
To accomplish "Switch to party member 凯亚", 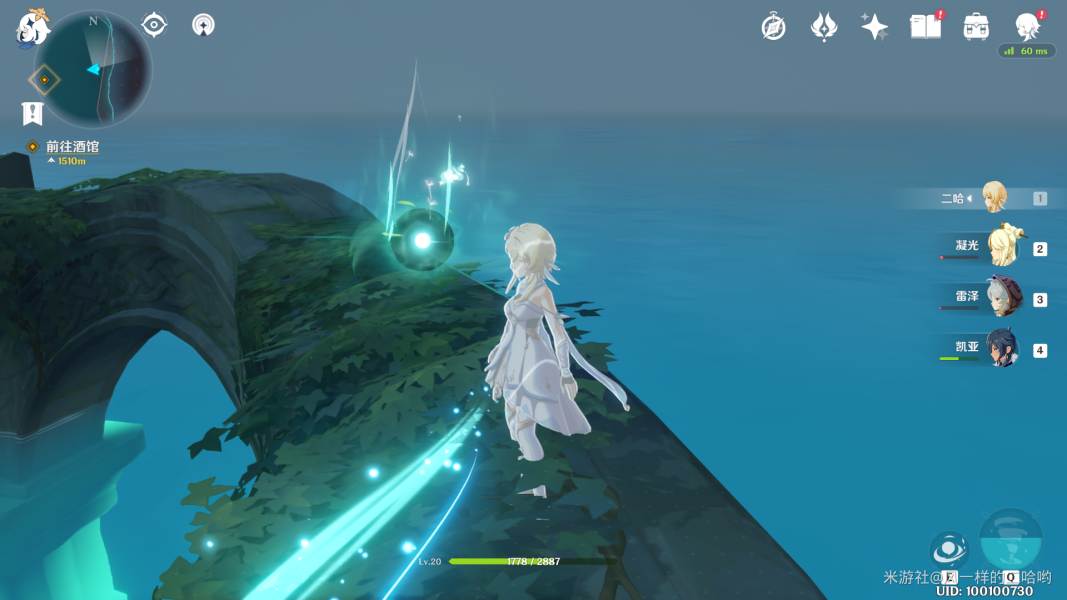I will [1001, 349].
